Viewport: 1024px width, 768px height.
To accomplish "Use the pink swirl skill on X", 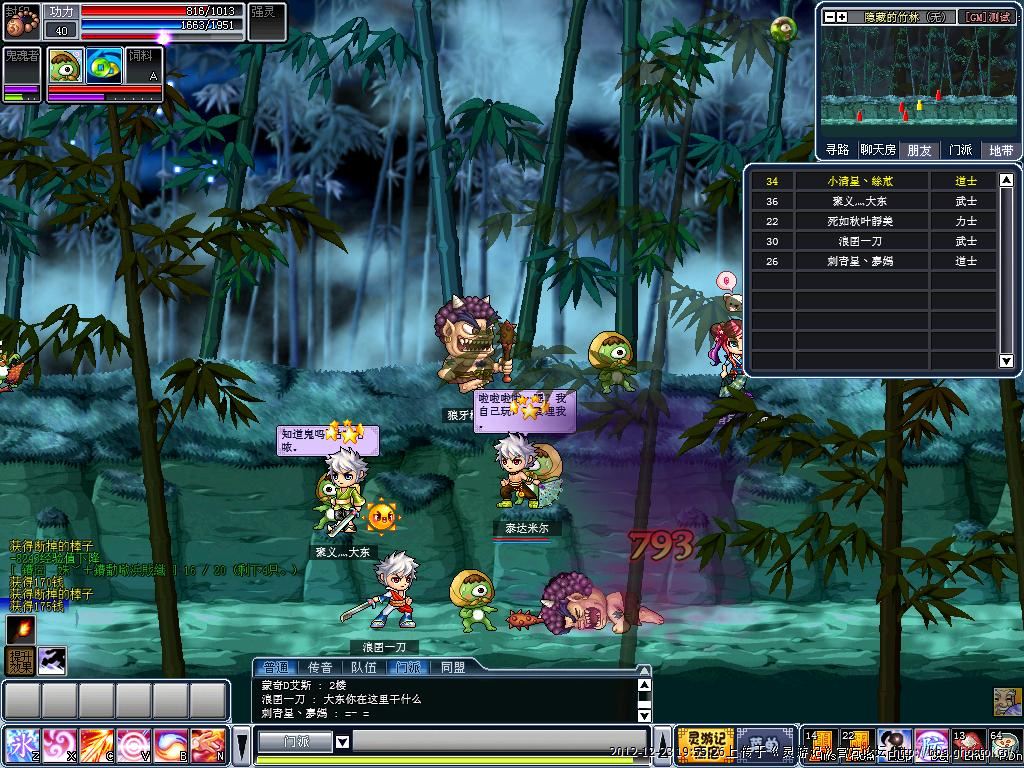I will click(x=59, y=745).
